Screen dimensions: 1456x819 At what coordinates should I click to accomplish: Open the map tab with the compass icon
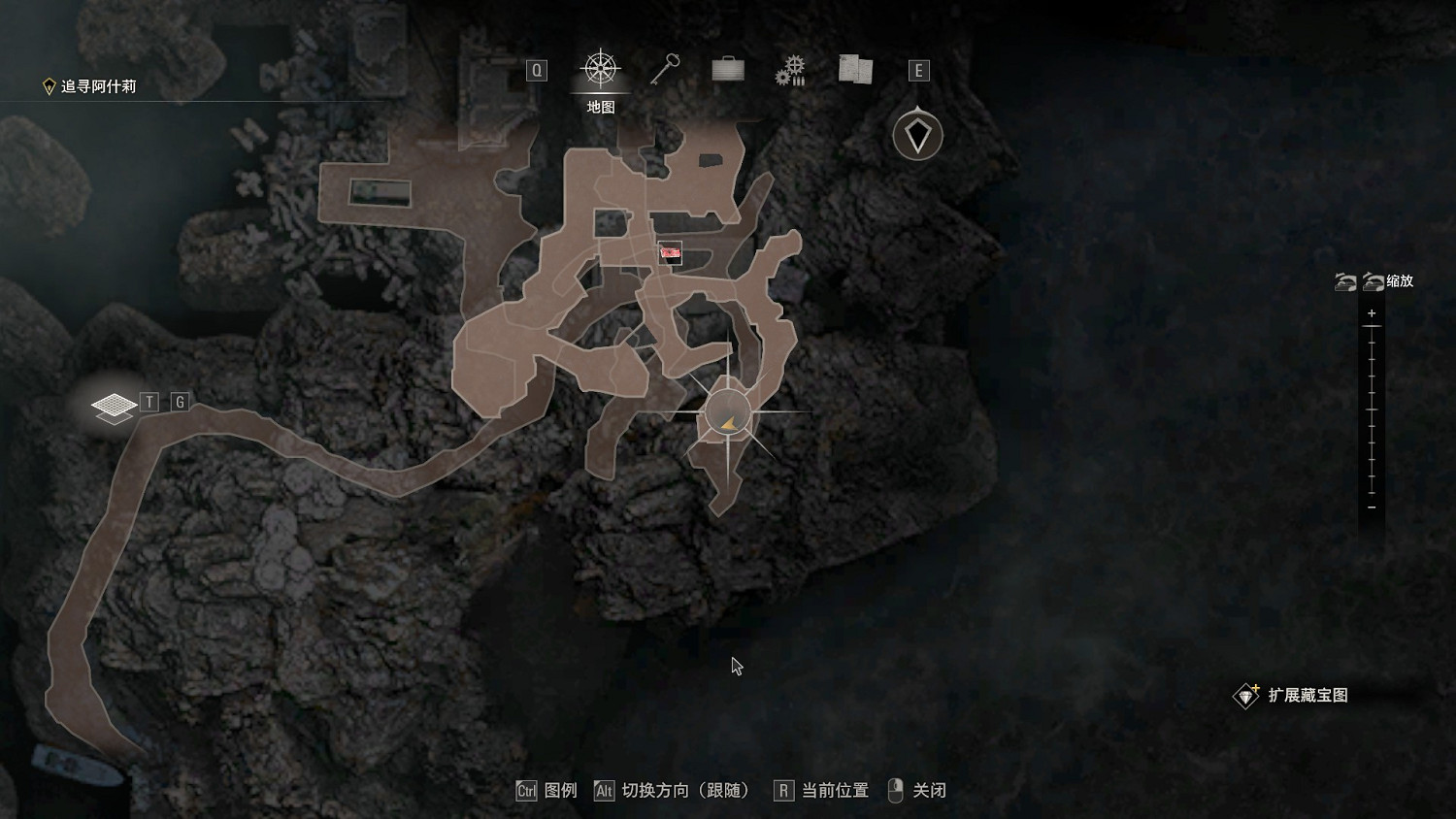602,69
